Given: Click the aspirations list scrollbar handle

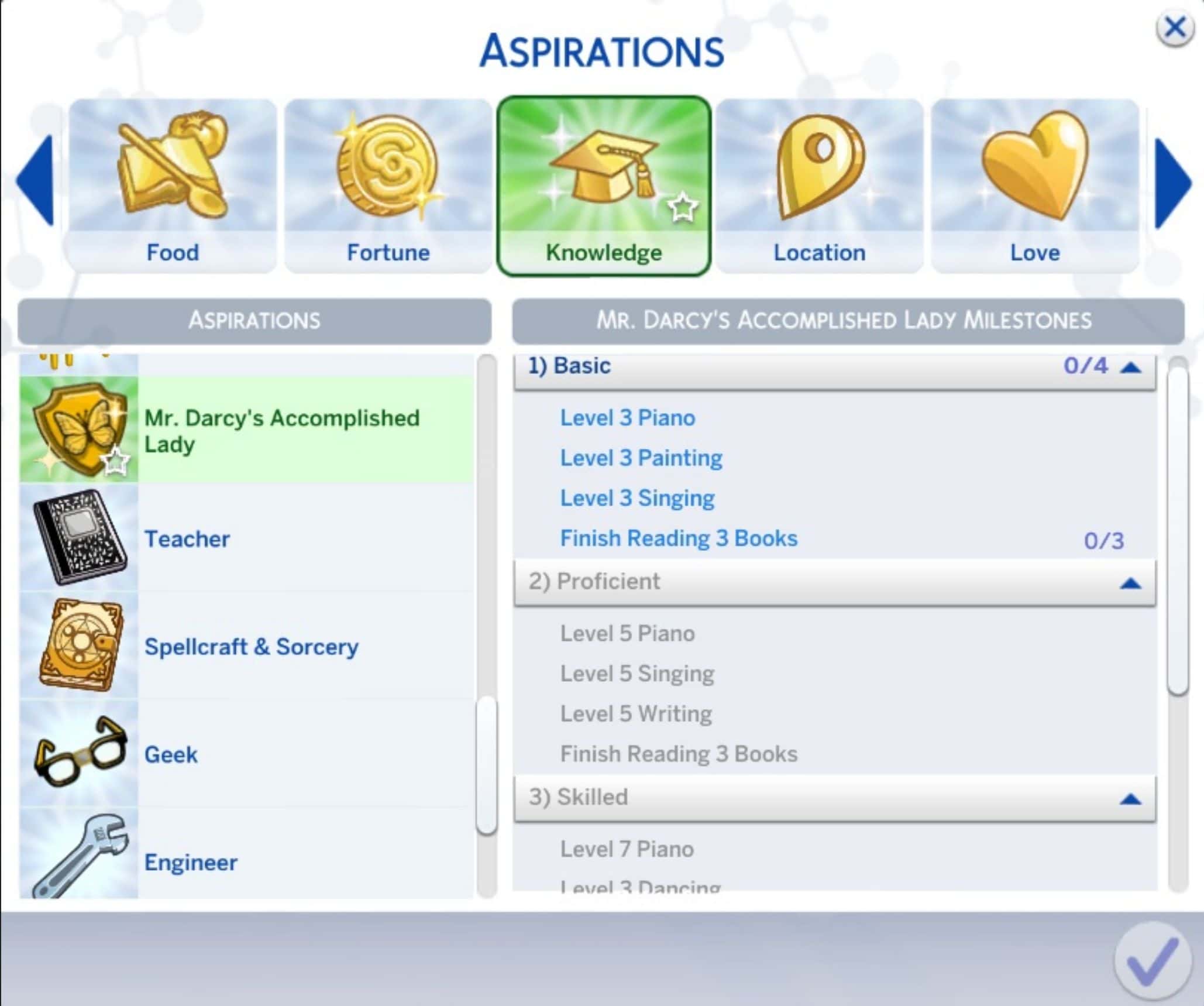Looking at the screenshot, I should pos(486,764).
